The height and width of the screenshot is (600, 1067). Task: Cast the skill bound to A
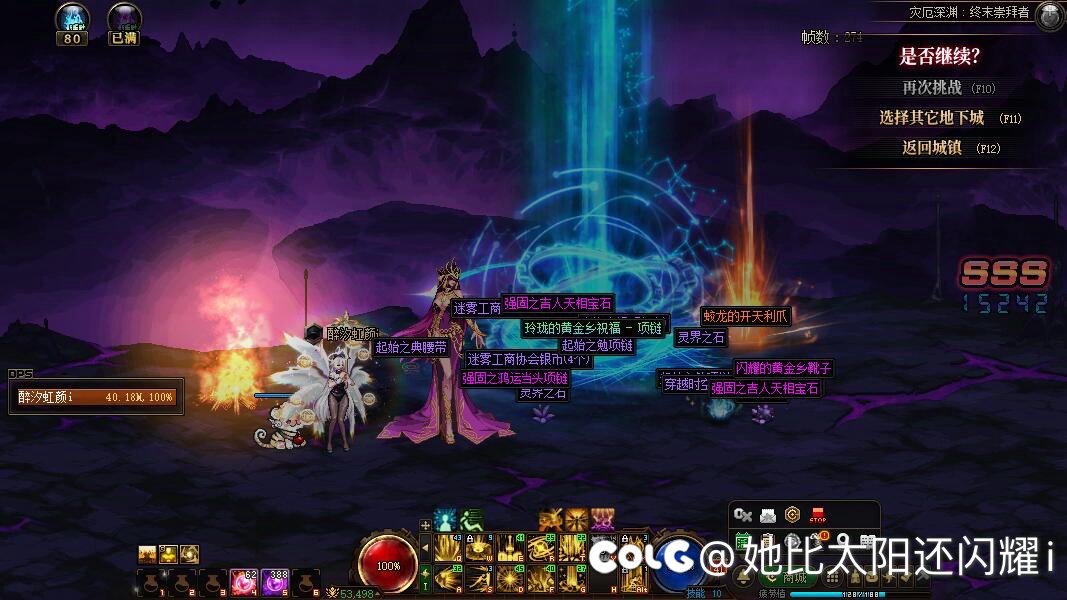(x=447, y=578)
